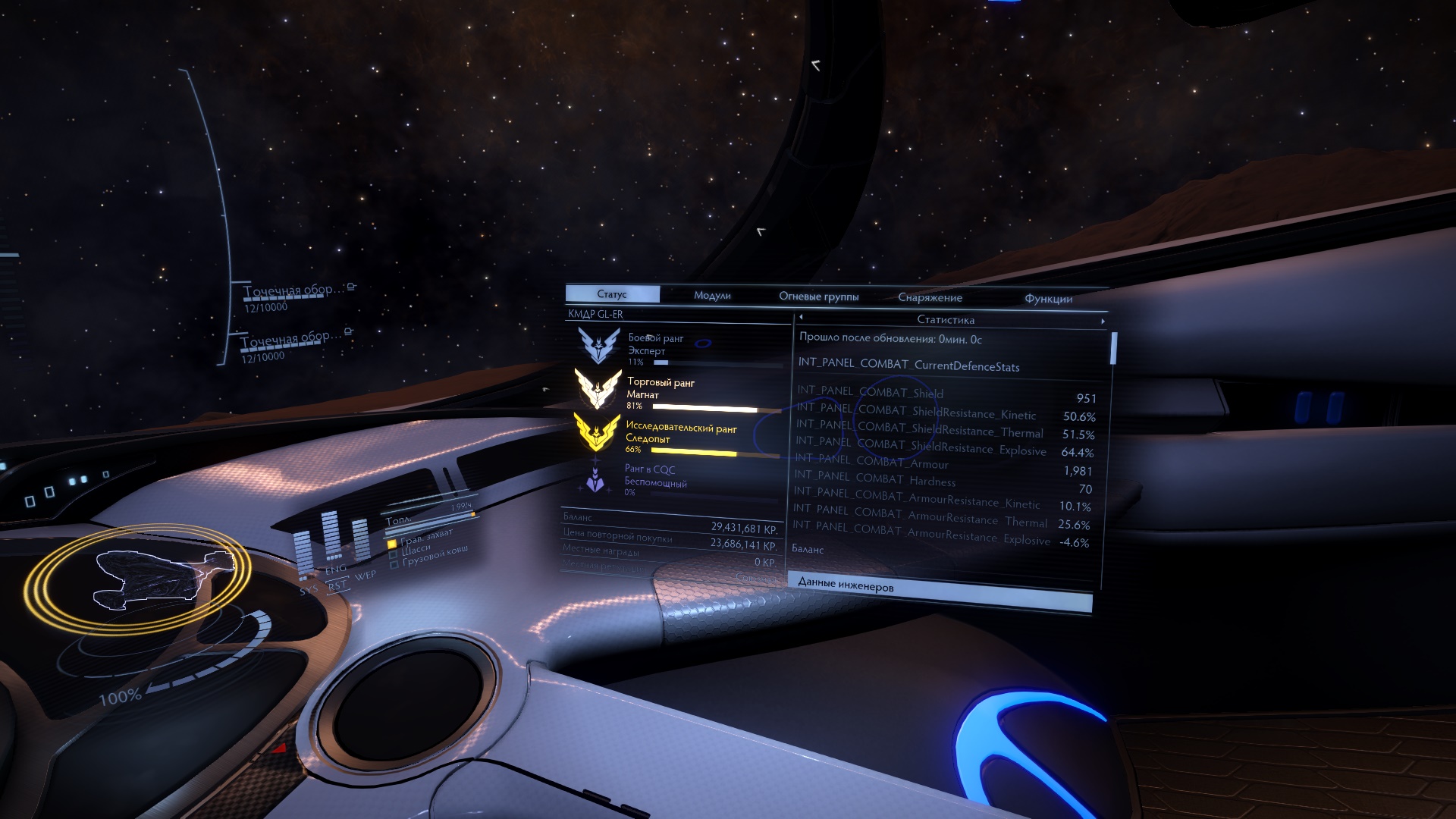This screenshot has height=819, width=1456.
Task: Click the right arrow beside Статистика
Action: 1103,322
